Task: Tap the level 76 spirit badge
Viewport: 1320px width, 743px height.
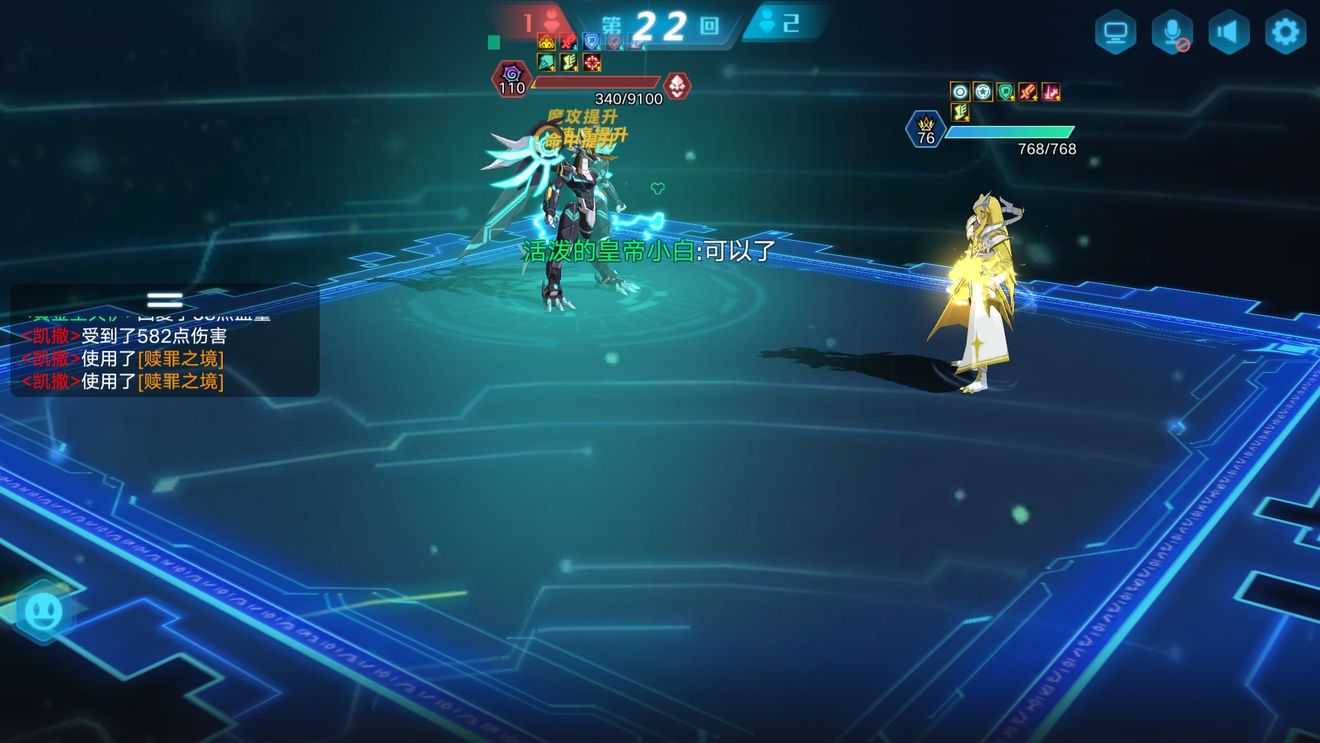Action: (x=925, y=131)
